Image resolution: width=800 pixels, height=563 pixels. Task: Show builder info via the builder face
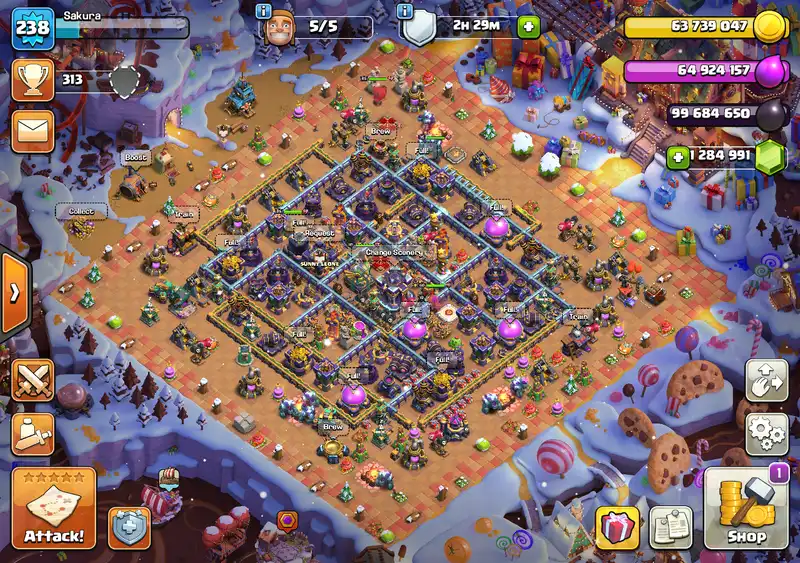point(280,27)
